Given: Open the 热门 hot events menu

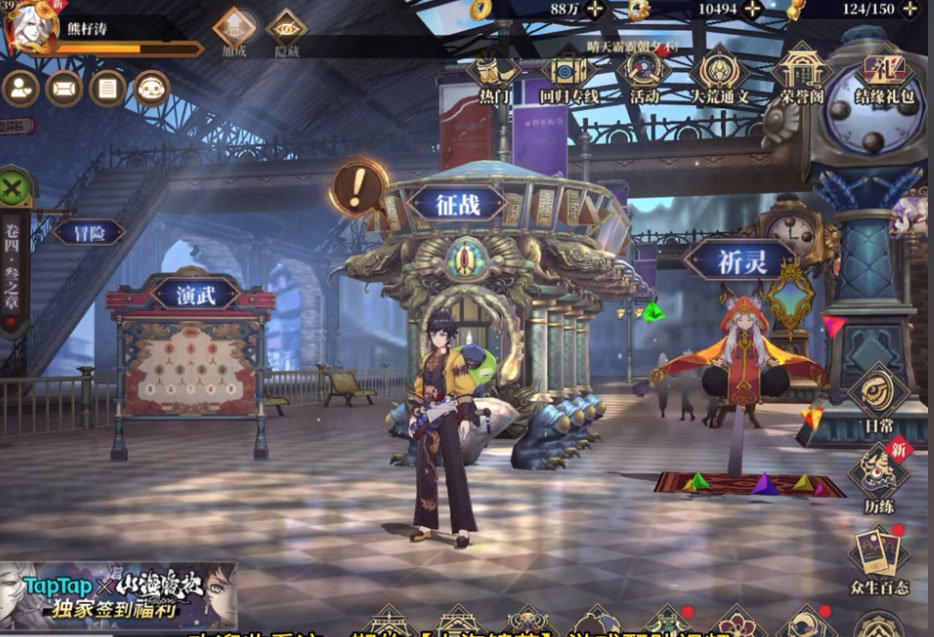Looking at the screenshot, I should point(494,78).
